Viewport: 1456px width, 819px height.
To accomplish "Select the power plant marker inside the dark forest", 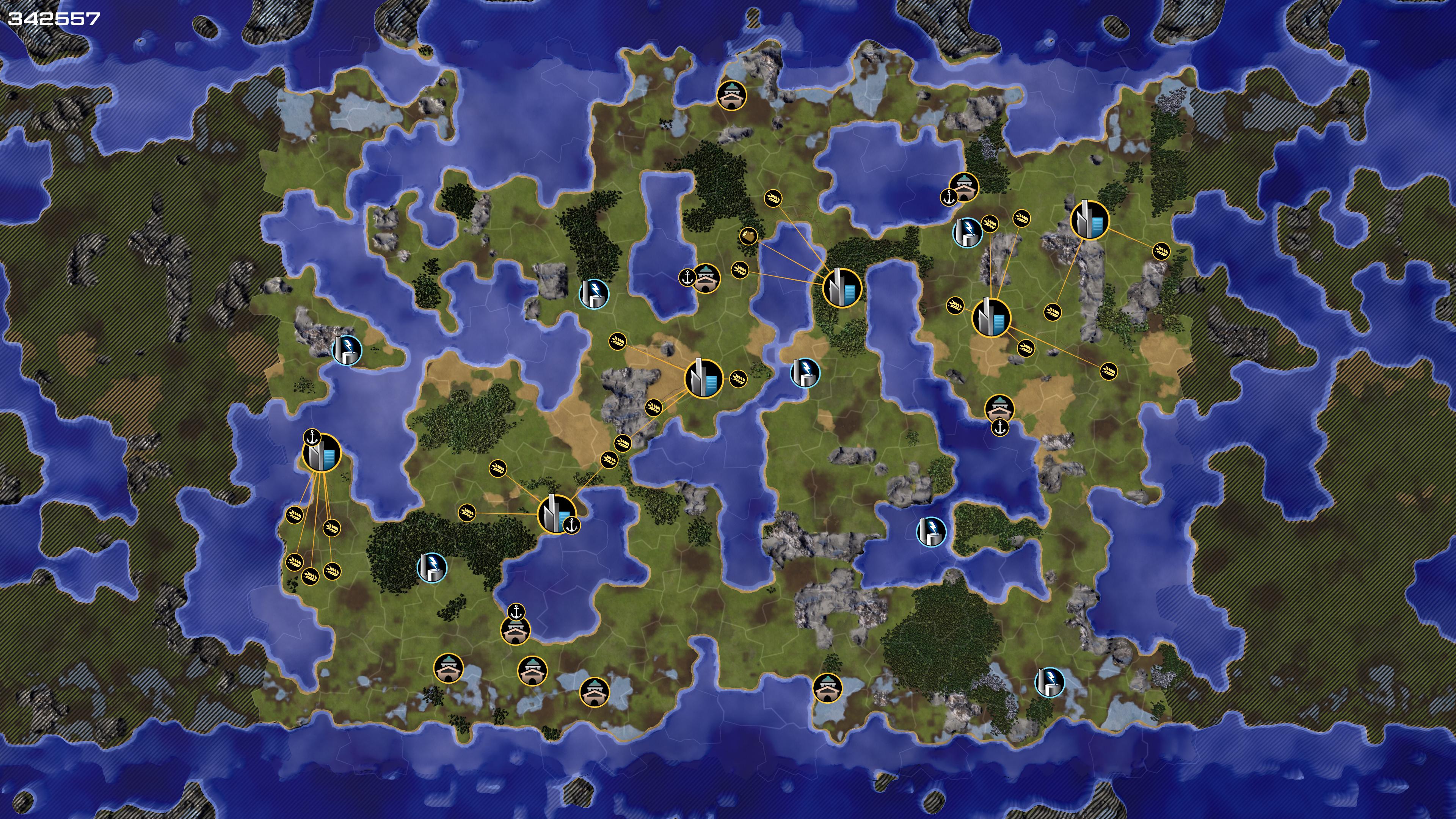I will 432,568.
